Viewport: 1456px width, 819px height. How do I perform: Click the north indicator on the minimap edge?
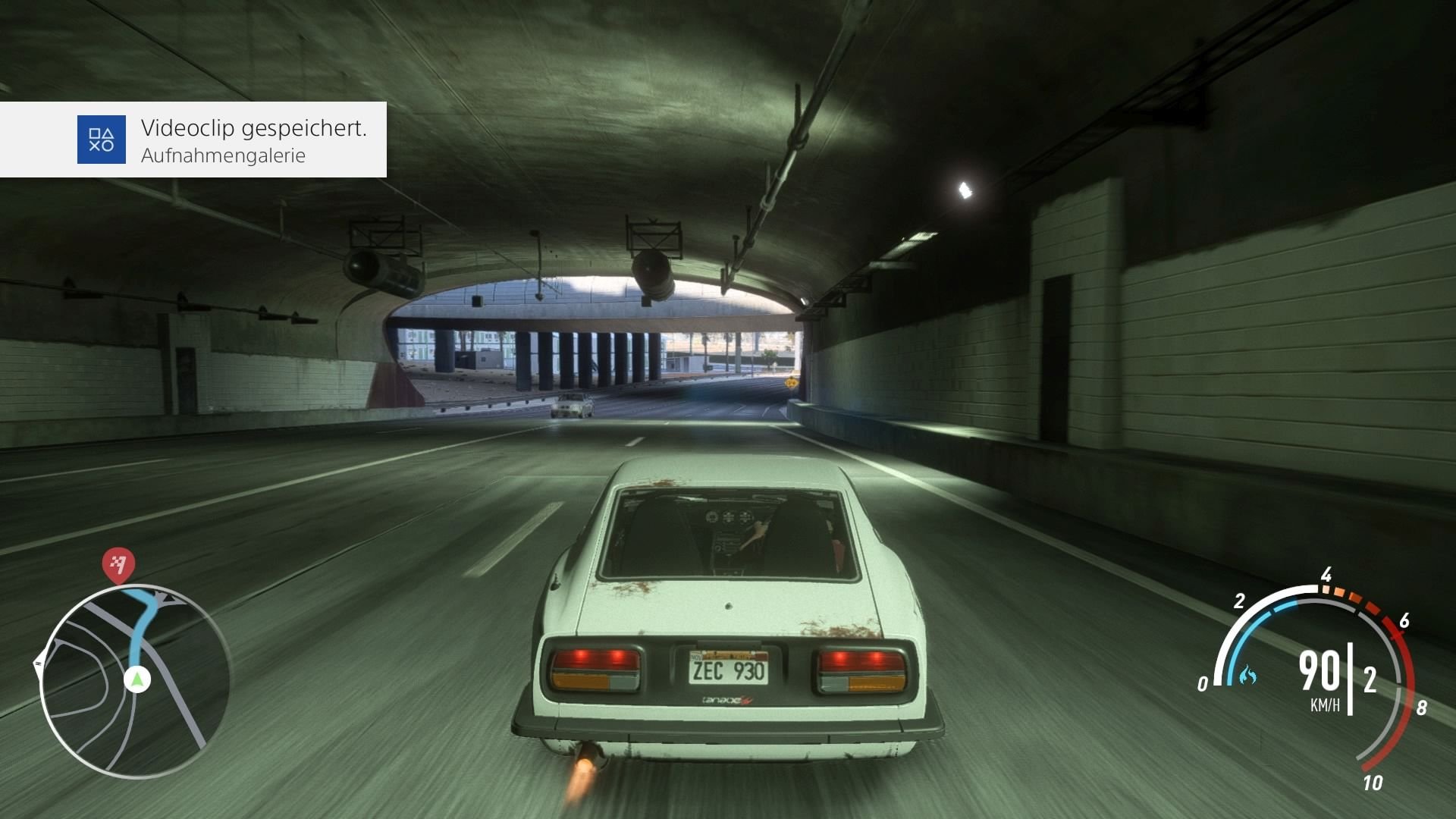pyautogui.click(x=39, y=663)
